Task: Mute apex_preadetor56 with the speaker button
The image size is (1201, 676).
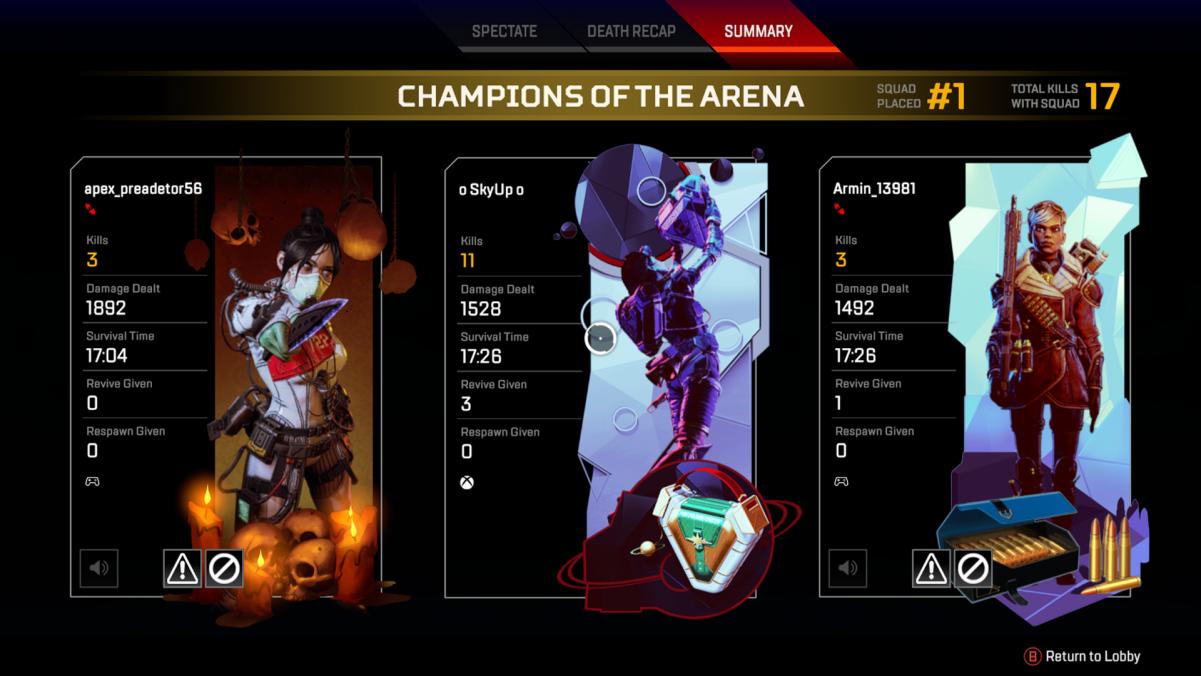Action: pos(99,568)
